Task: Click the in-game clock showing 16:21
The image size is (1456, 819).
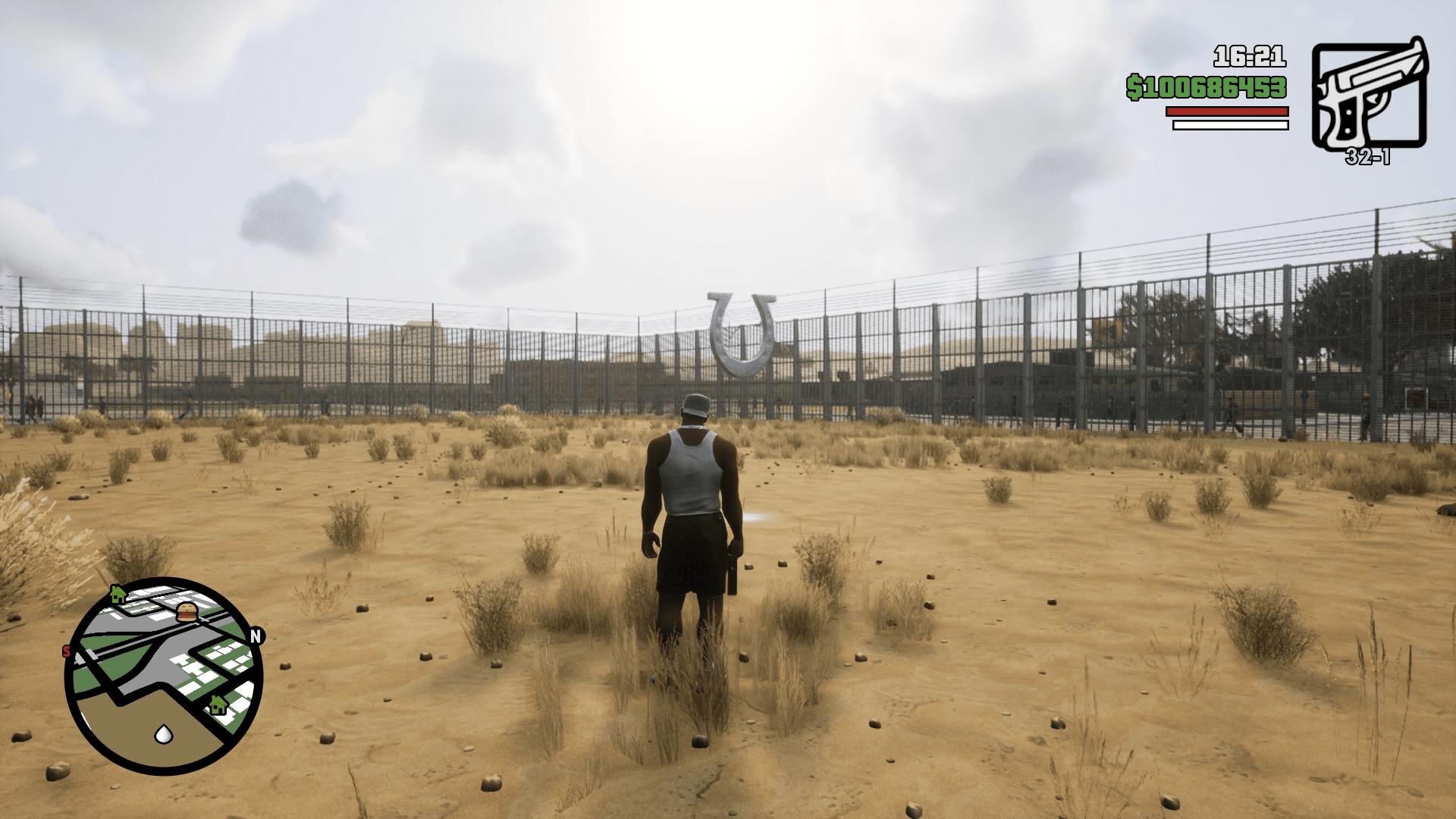Action: 1249,55
